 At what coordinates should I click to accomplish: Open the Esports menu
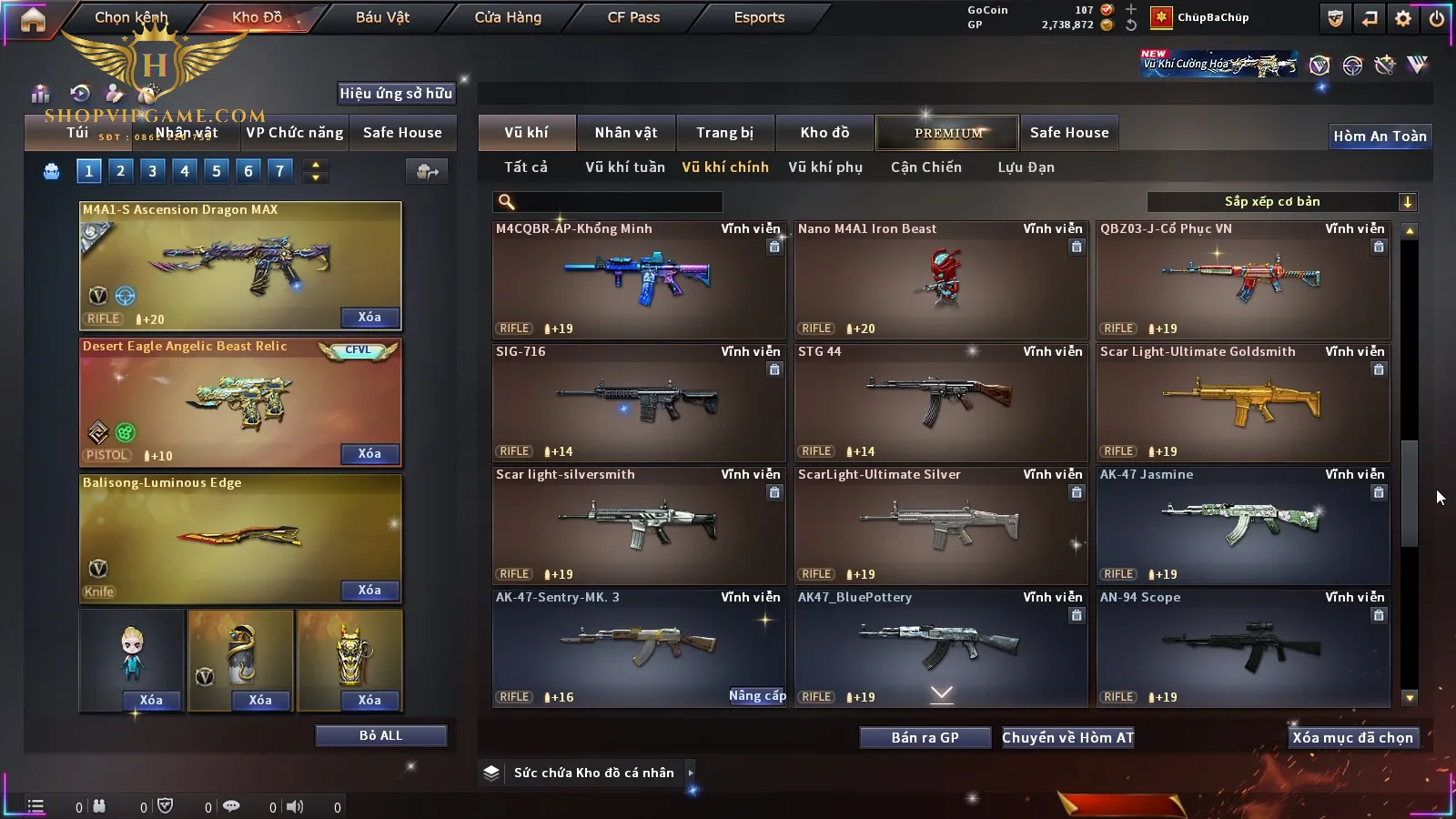coord(759,17)
